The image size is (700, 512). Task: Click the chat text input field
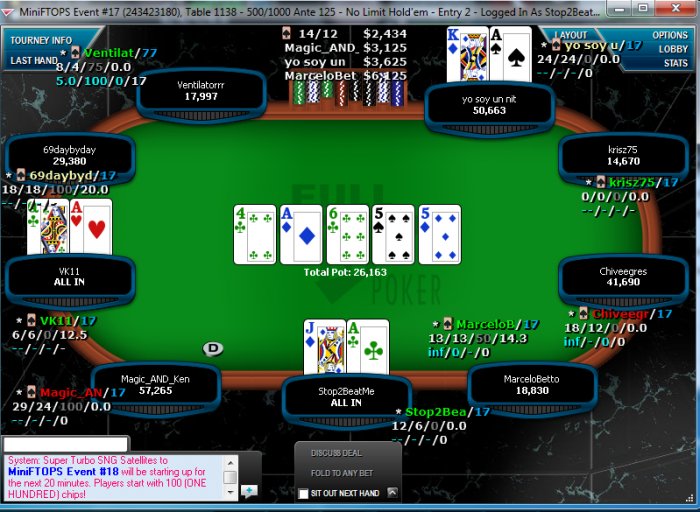point(65,443)
